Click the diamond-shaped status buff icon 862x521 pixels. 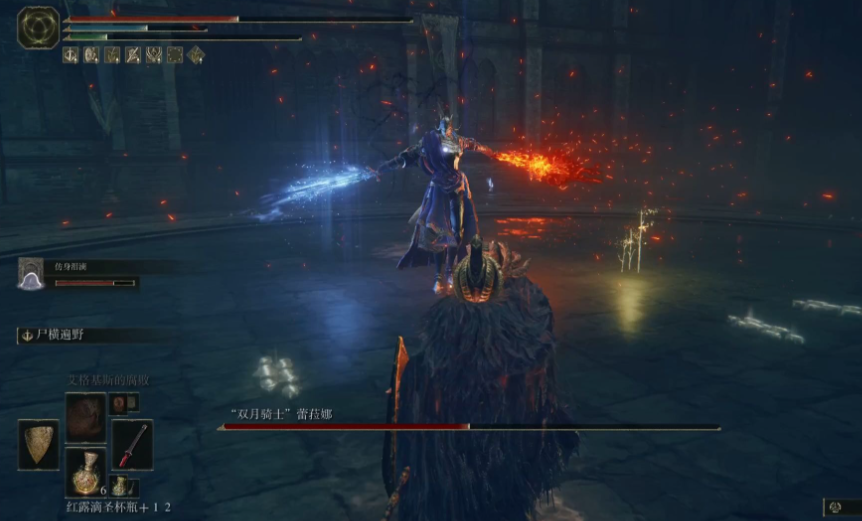[197, 56]
